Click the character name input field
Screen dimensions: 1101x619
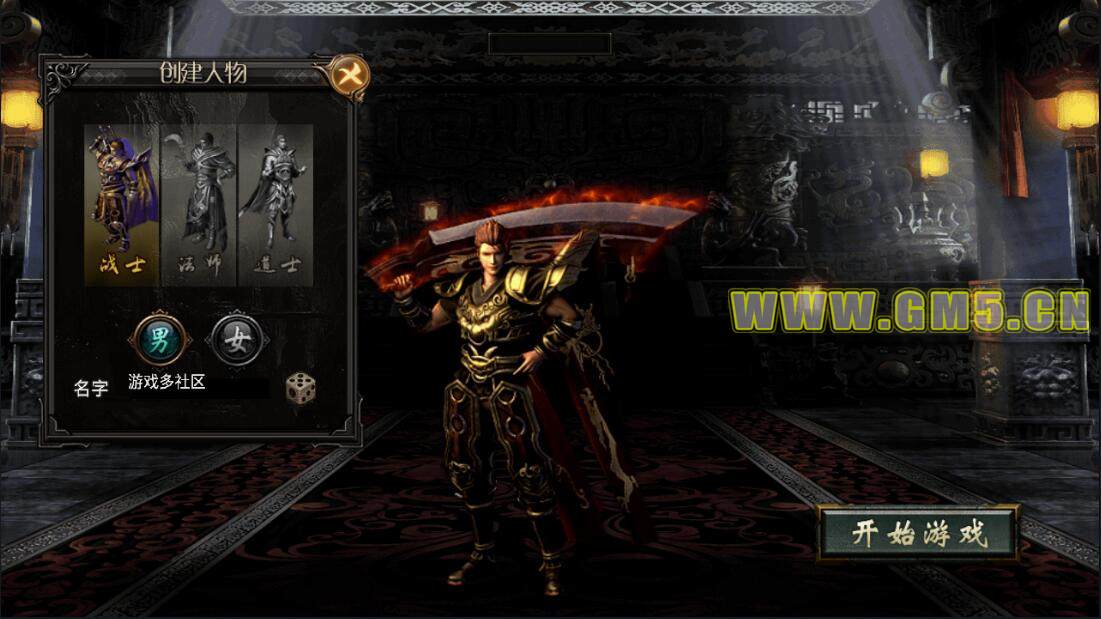click(196, 383)
